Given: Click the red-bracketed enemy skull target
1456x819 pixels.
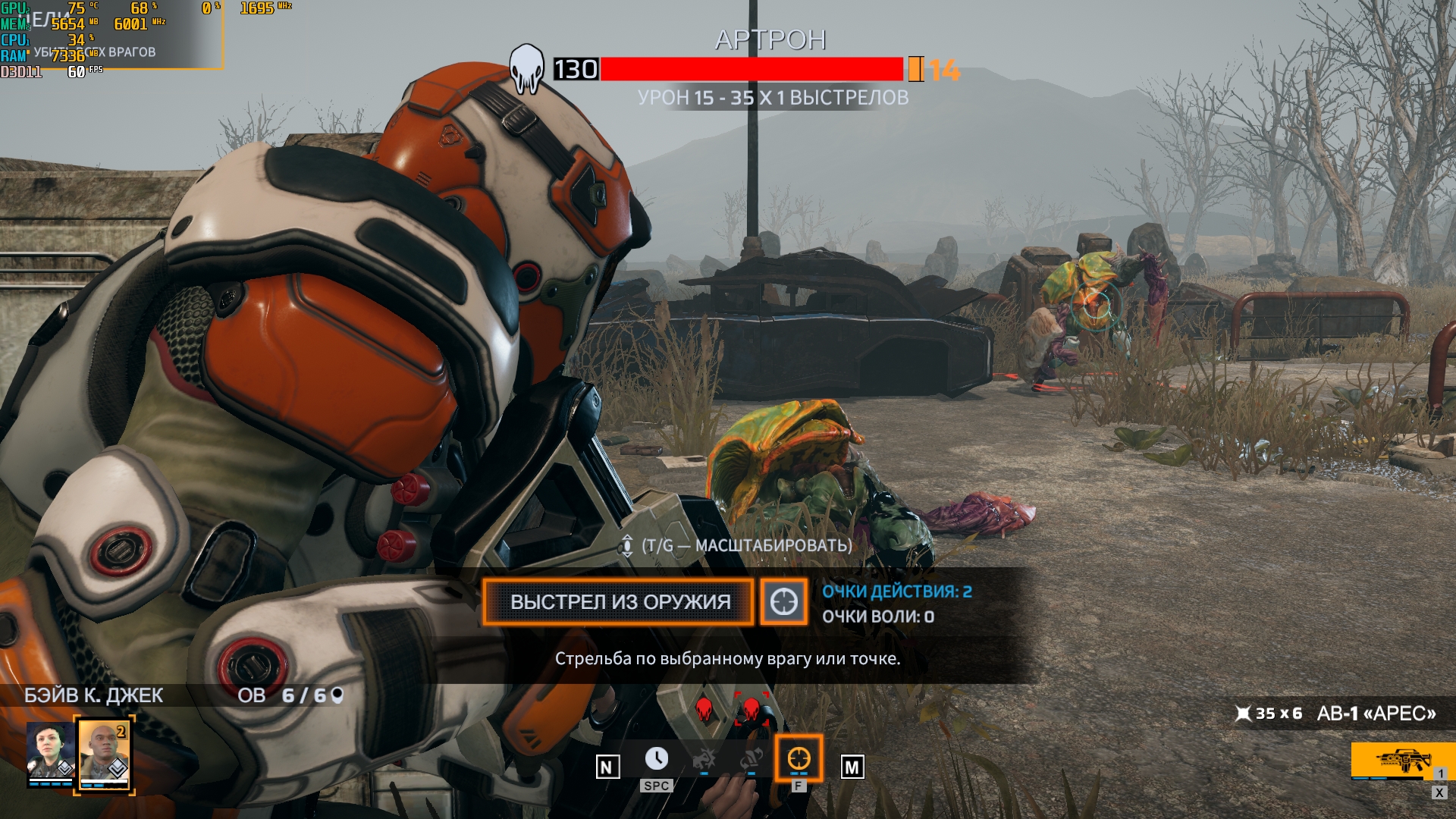Looking at the screenshot, I should point(751,710).
